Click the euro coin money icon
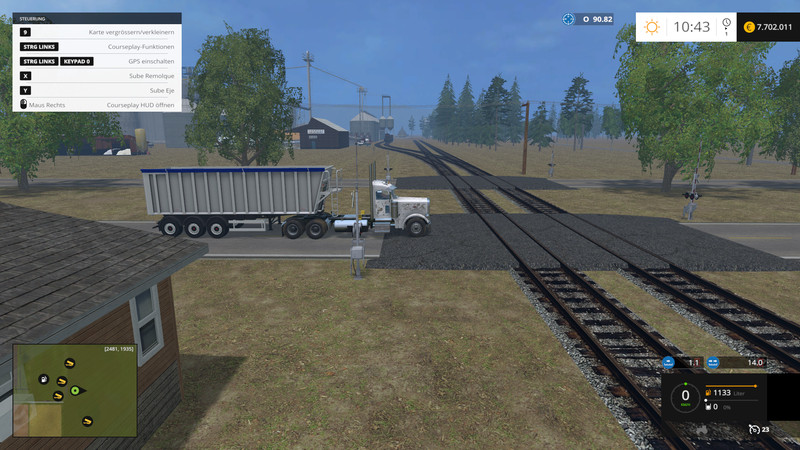This screenshot has width=800, height=450. click(749, 27)
